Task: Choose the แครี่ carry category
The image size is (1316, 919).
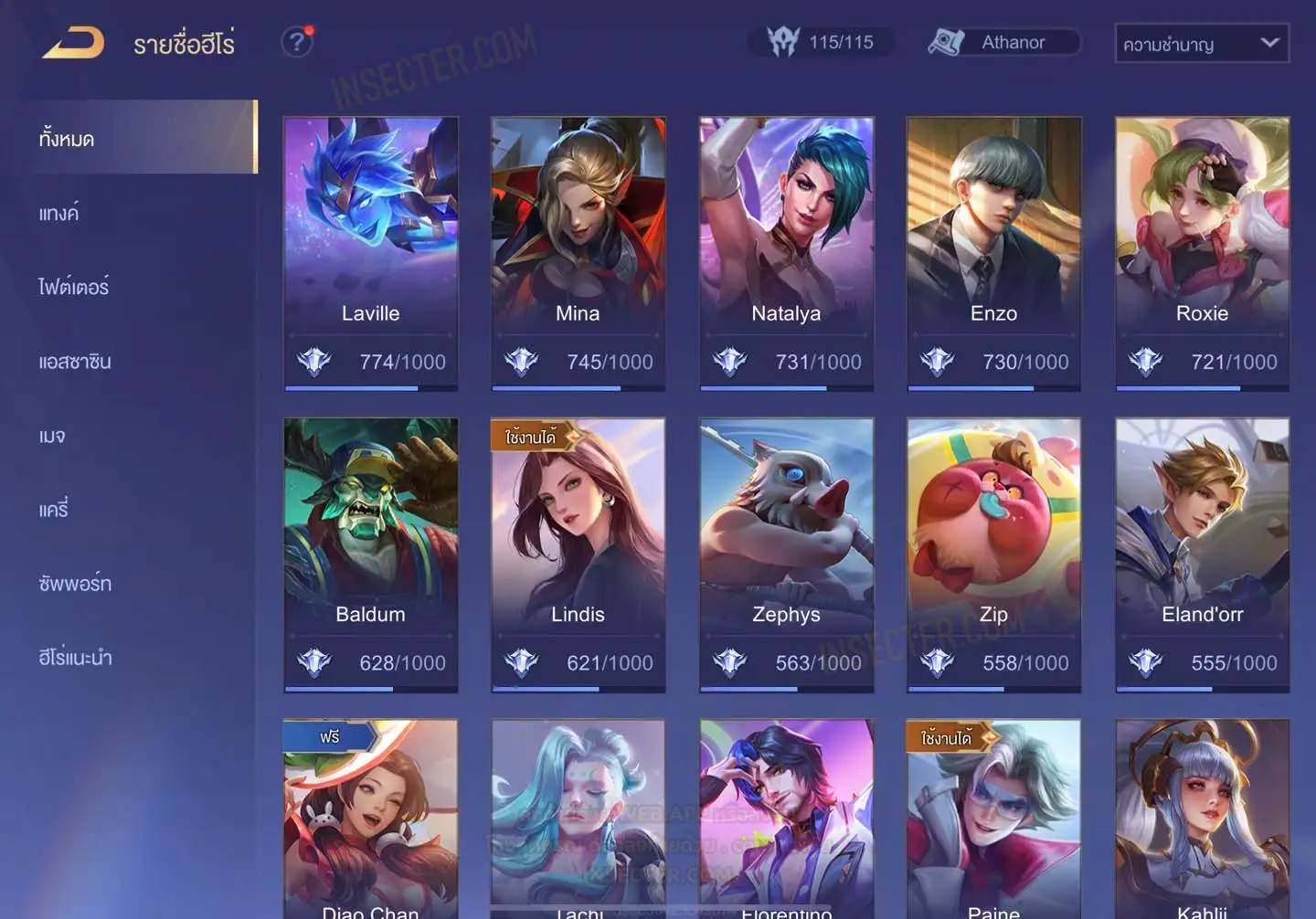Action: click(54, 510)
